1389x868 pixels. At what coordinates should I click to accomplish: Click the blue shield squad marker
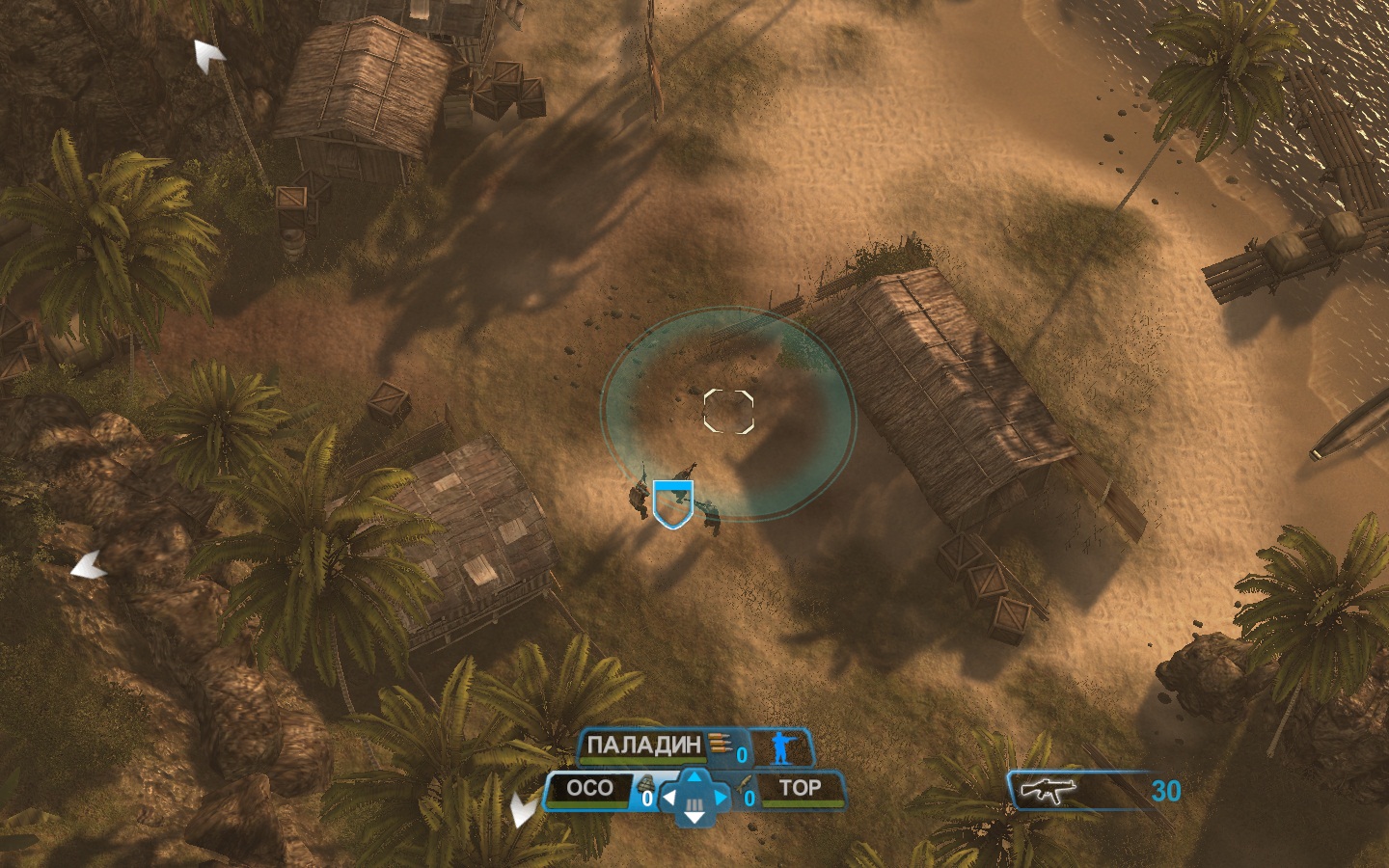(672, 504)
